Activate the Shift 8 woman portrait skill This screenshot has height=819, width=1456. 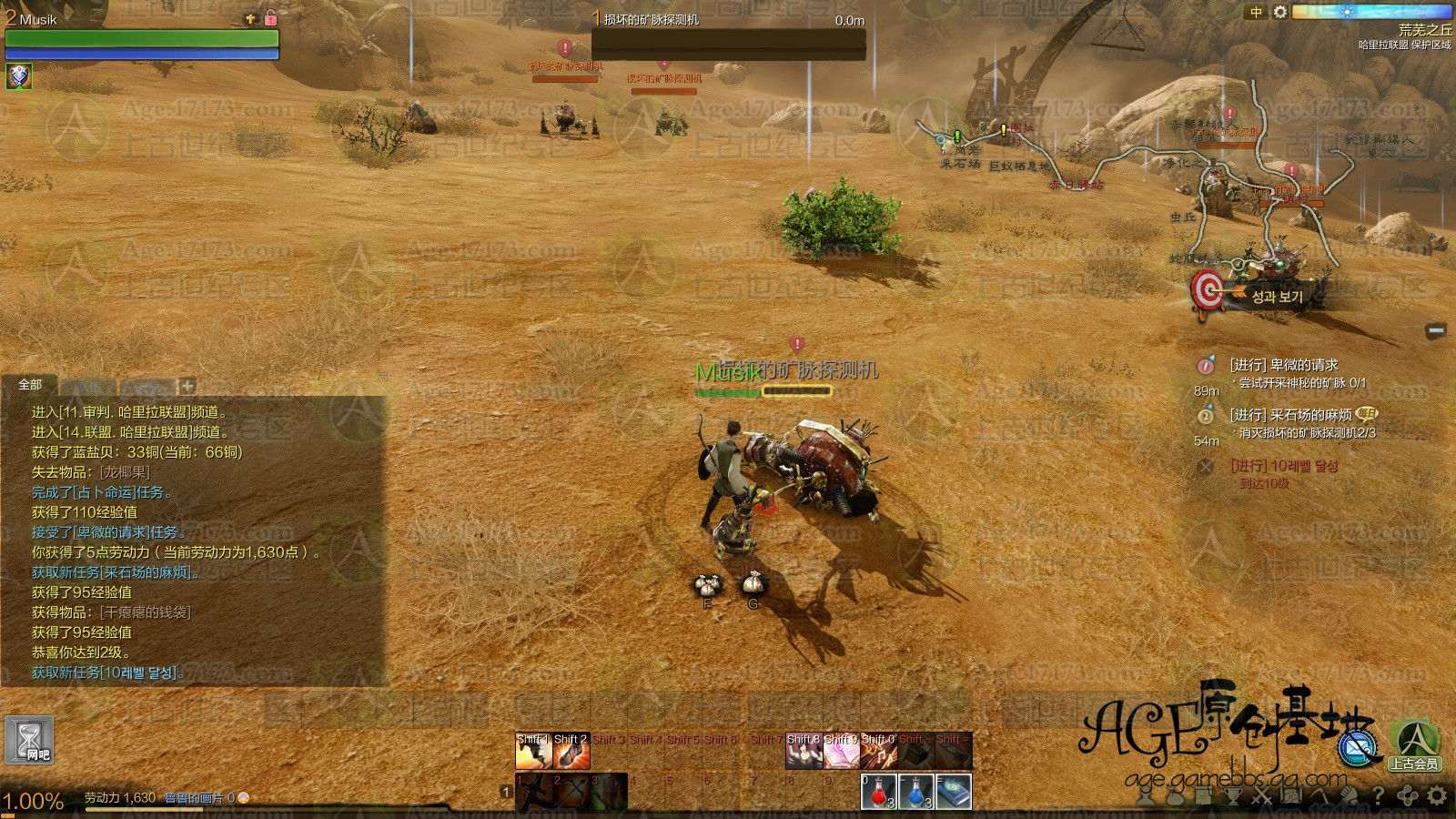click(804, 752)
